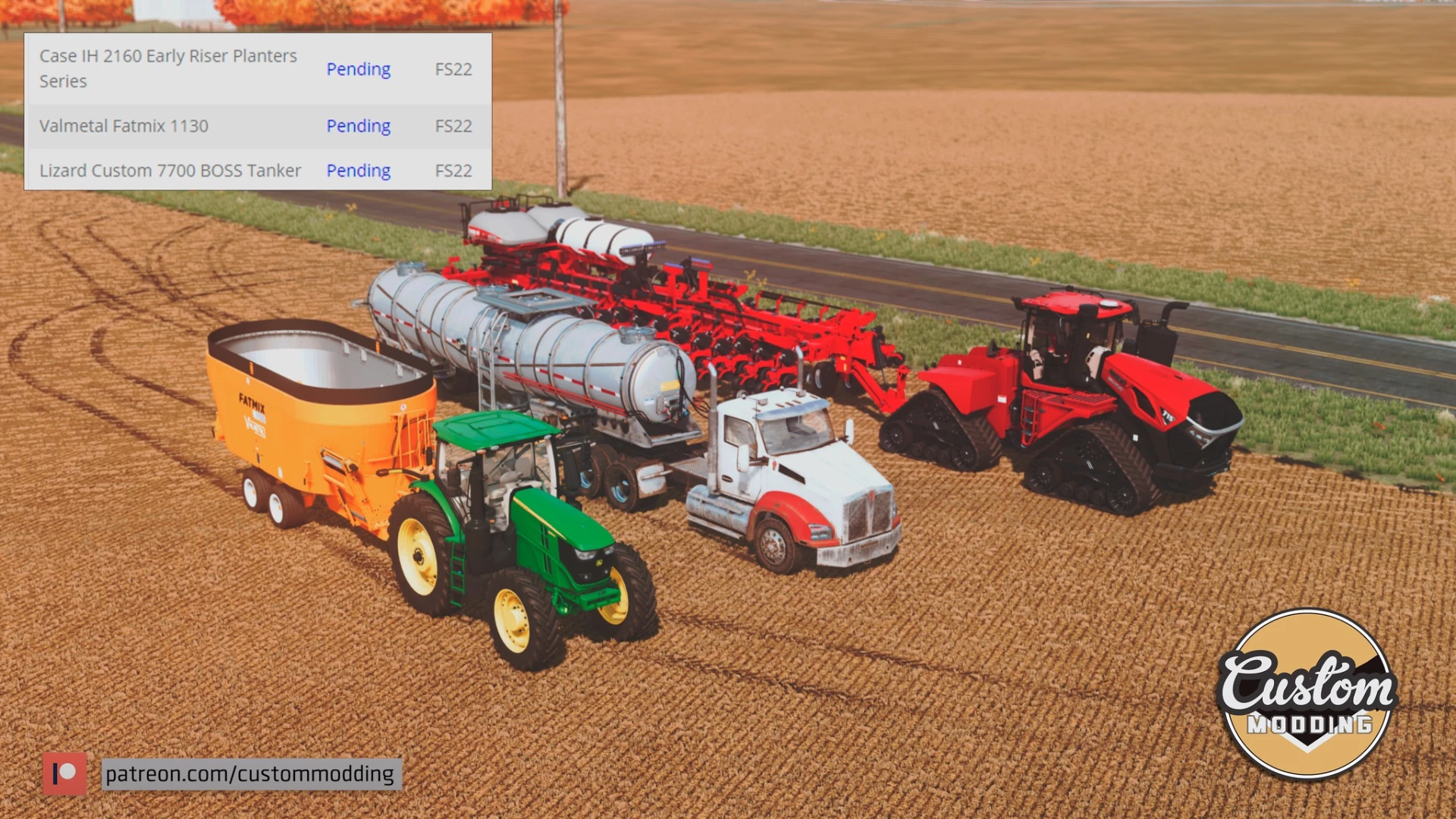Open the patreon.com/custommodding link

pos(249,773)
